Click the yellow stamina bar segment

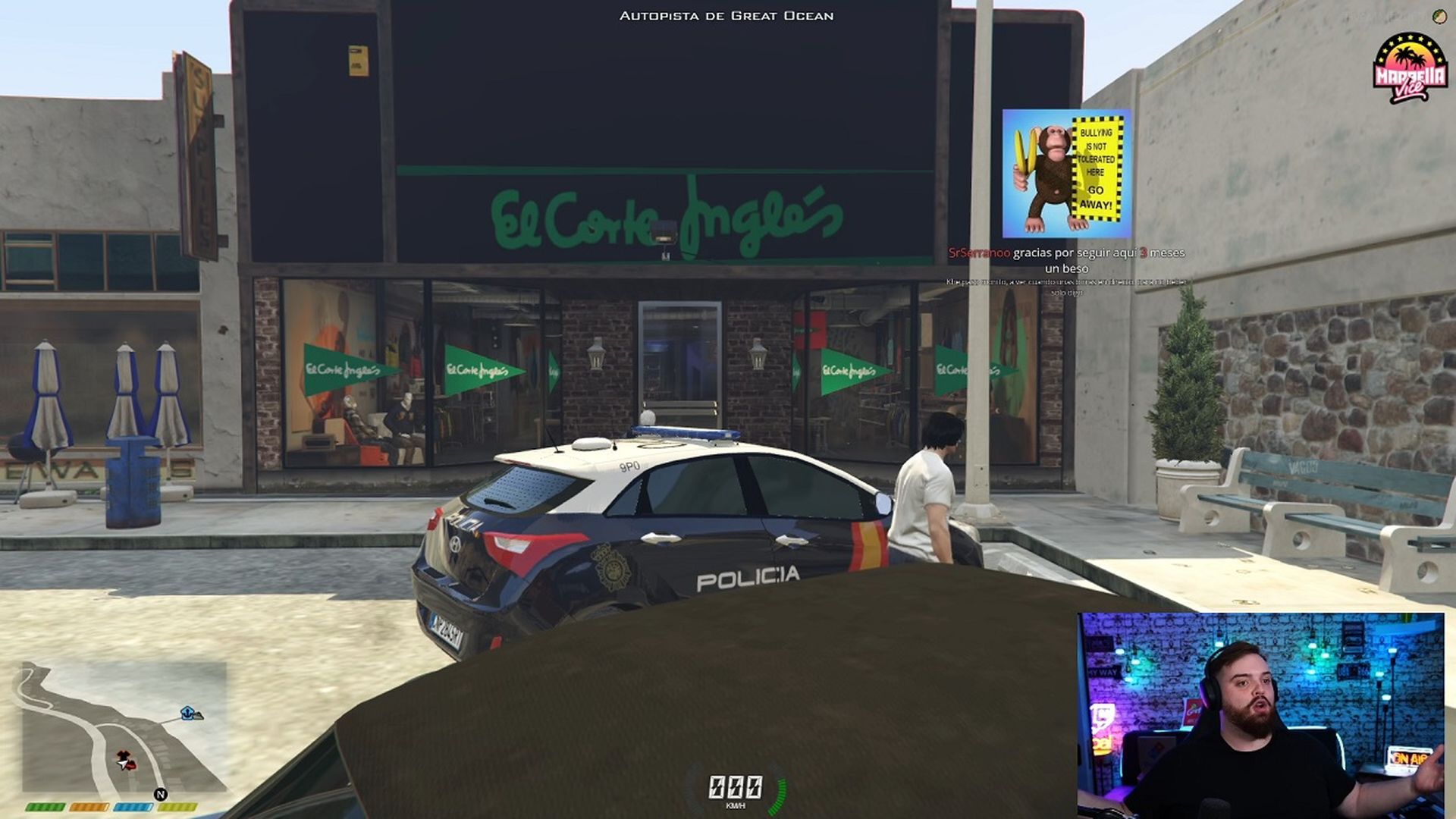coord(177,807)
